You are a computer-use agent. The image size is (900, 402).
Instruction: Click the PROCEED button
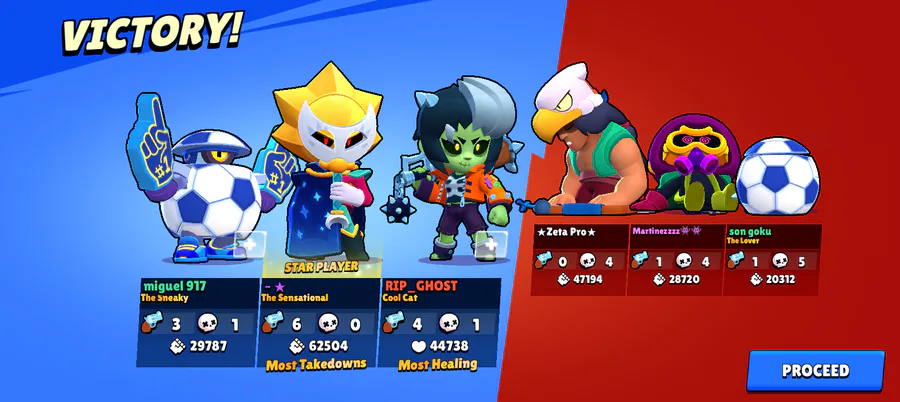815,370
